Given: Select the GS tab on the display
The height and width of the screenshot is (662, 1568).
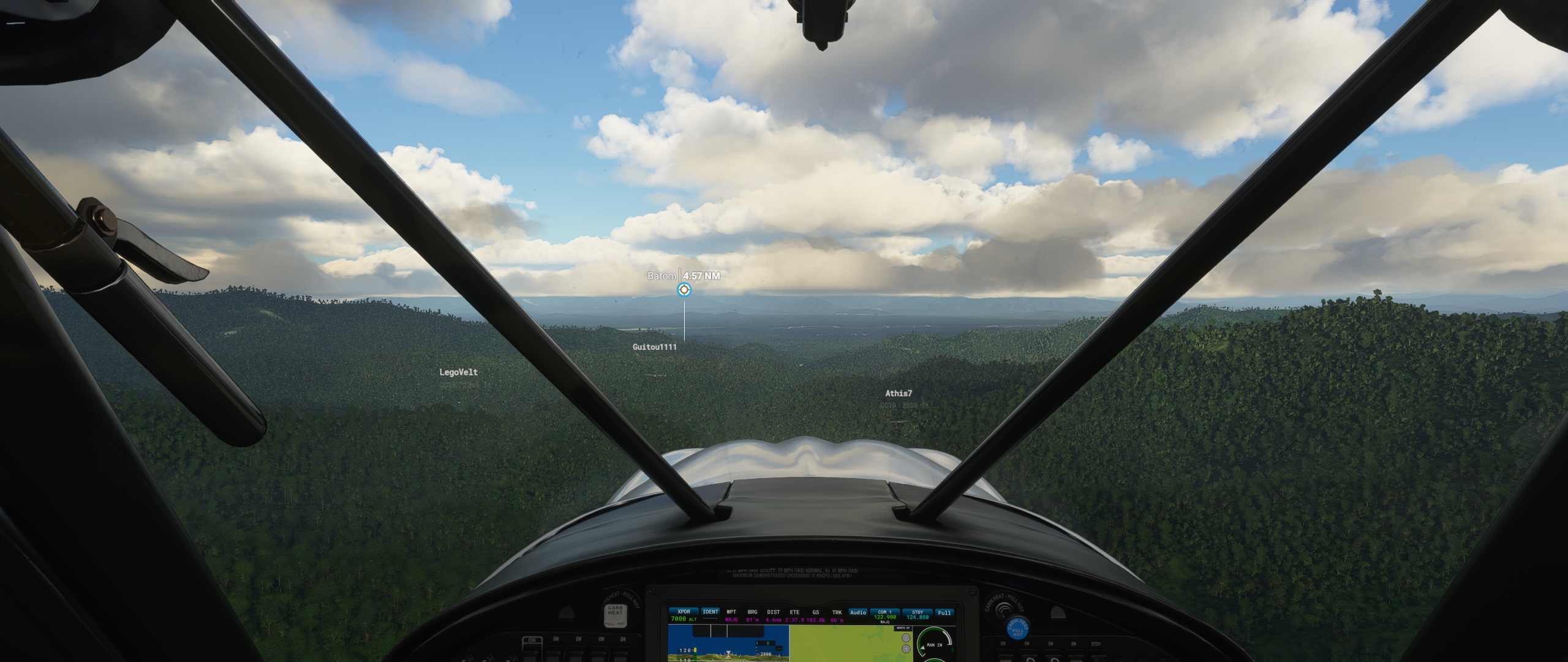Looking at the screenshot, I should point(816,613).
